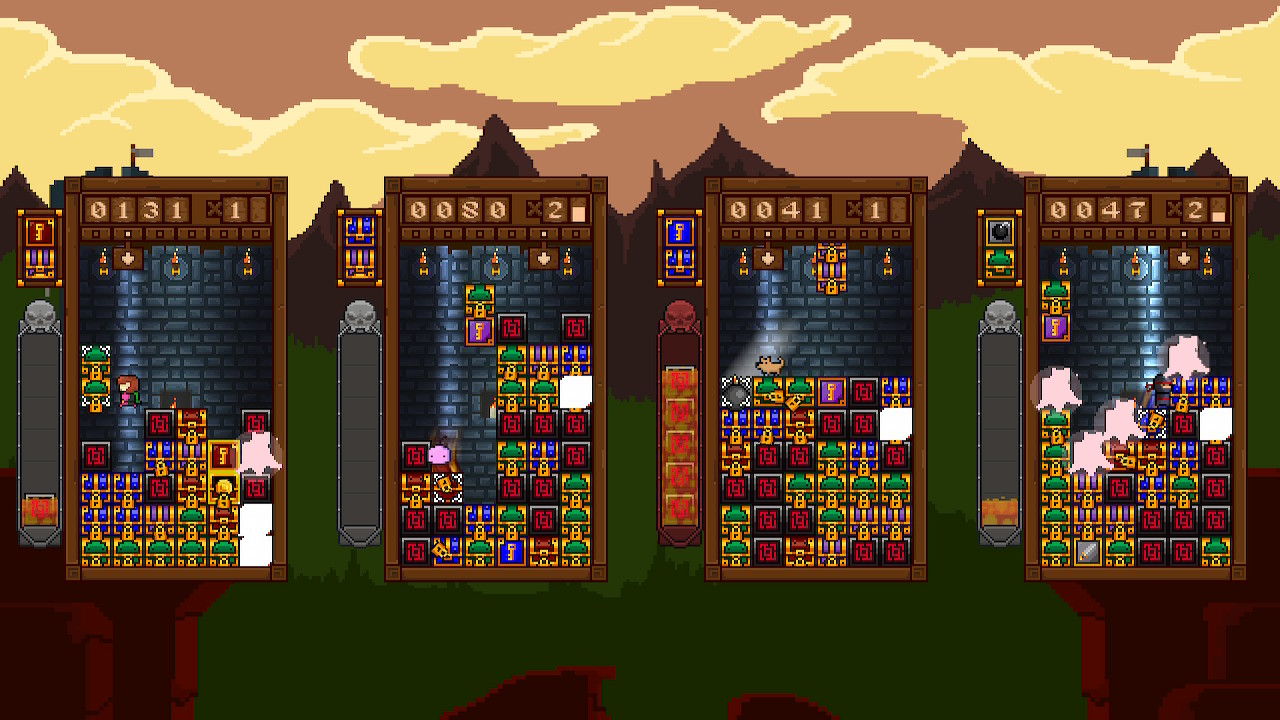Click the x2 multiplier on player 4's scoreboard
This screenshot has height=720, width=1280.
(x=1190, y=208)
